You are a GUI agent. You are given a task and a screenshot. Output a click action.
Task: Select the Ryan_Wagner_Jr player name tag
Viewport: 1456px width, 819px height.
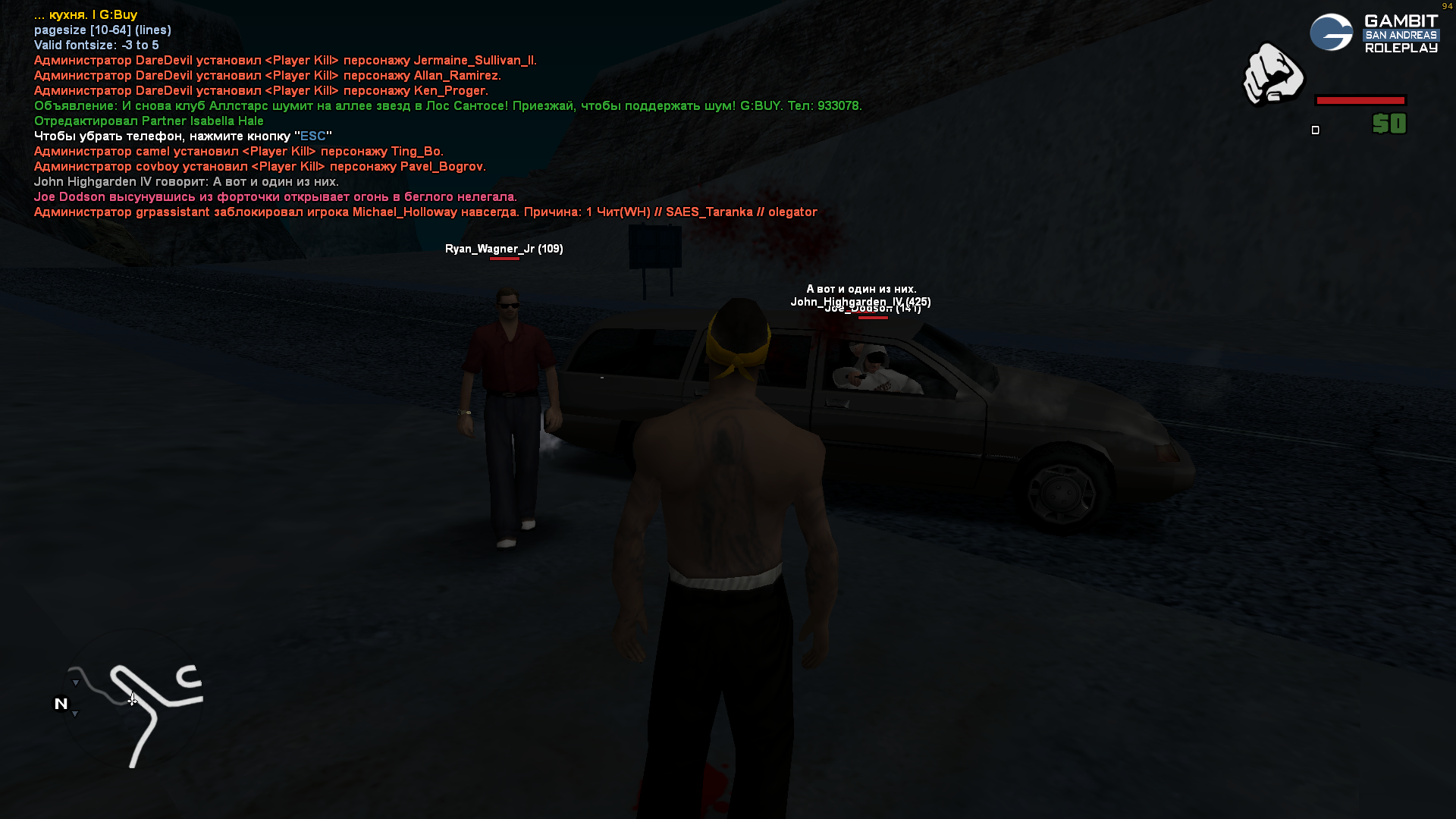(x=504, y=249)
